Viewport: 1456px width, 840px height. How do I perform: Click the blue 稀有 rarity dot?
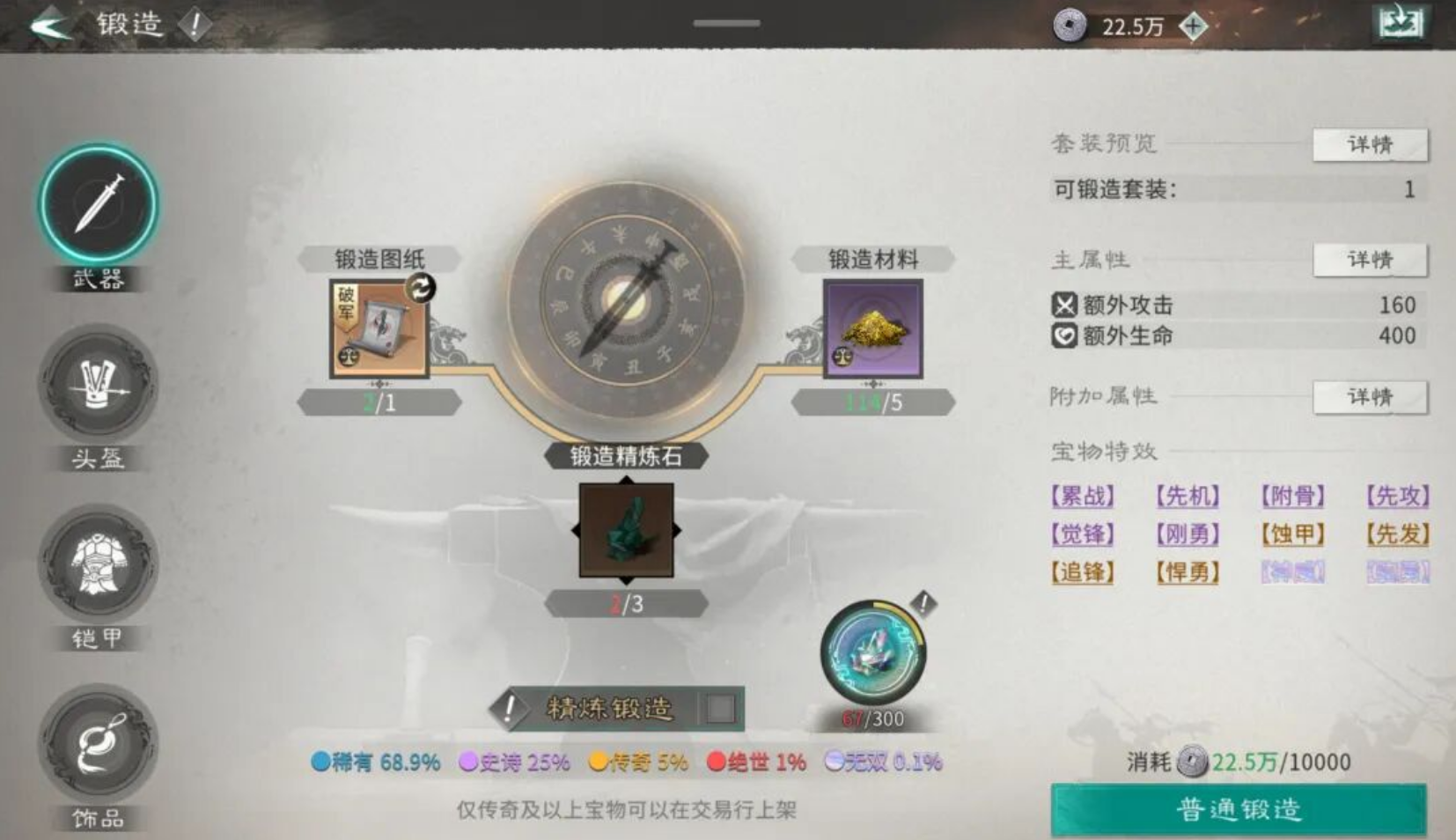pyautogui.click(x=319, y=763)
